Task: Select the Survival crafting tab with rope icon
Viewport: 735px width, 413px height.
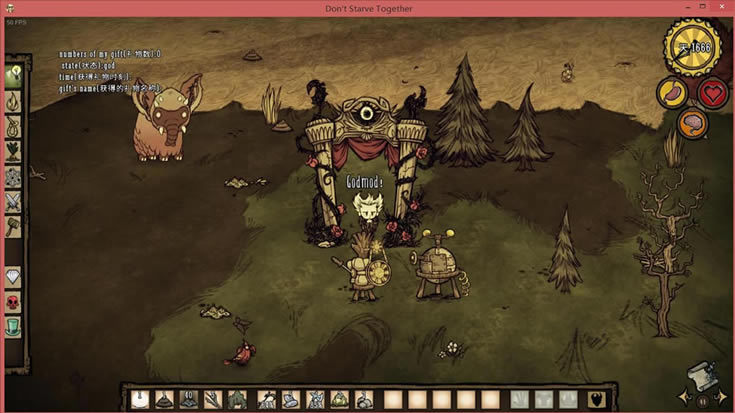Action: click(14, 127)
